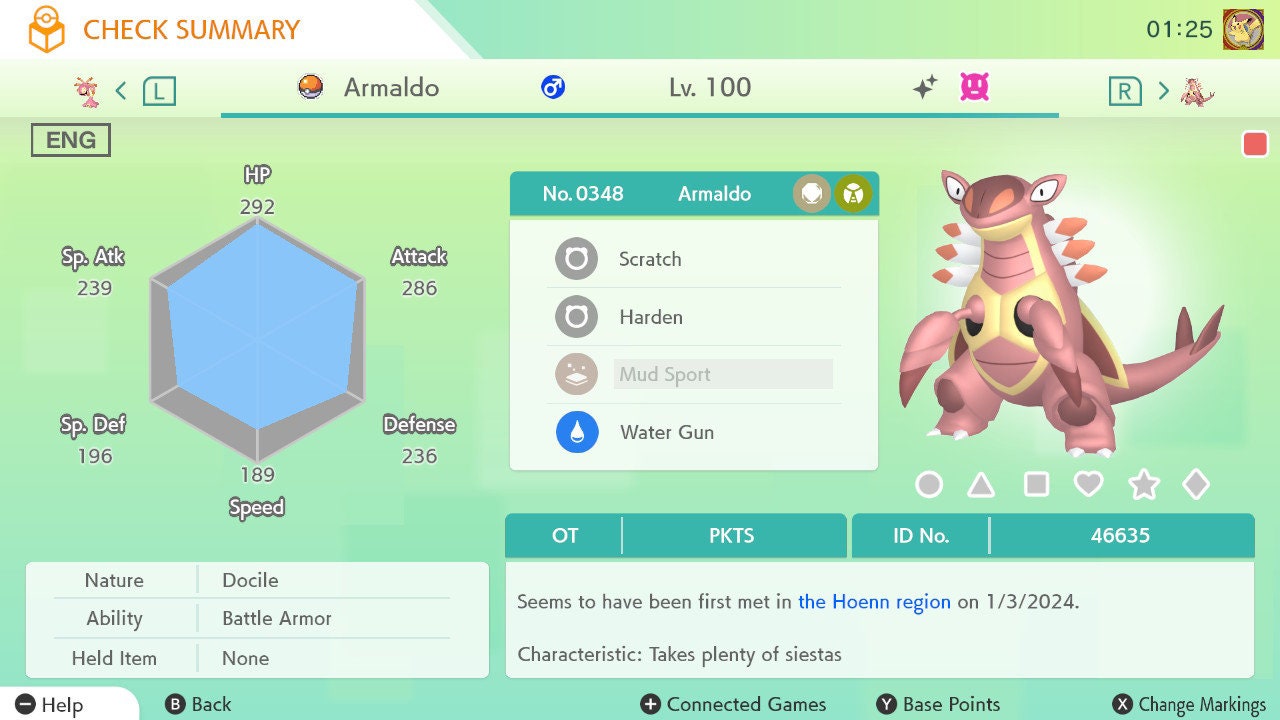
Task: Click the Hoenn region link
Action: (x=874, y=602)
